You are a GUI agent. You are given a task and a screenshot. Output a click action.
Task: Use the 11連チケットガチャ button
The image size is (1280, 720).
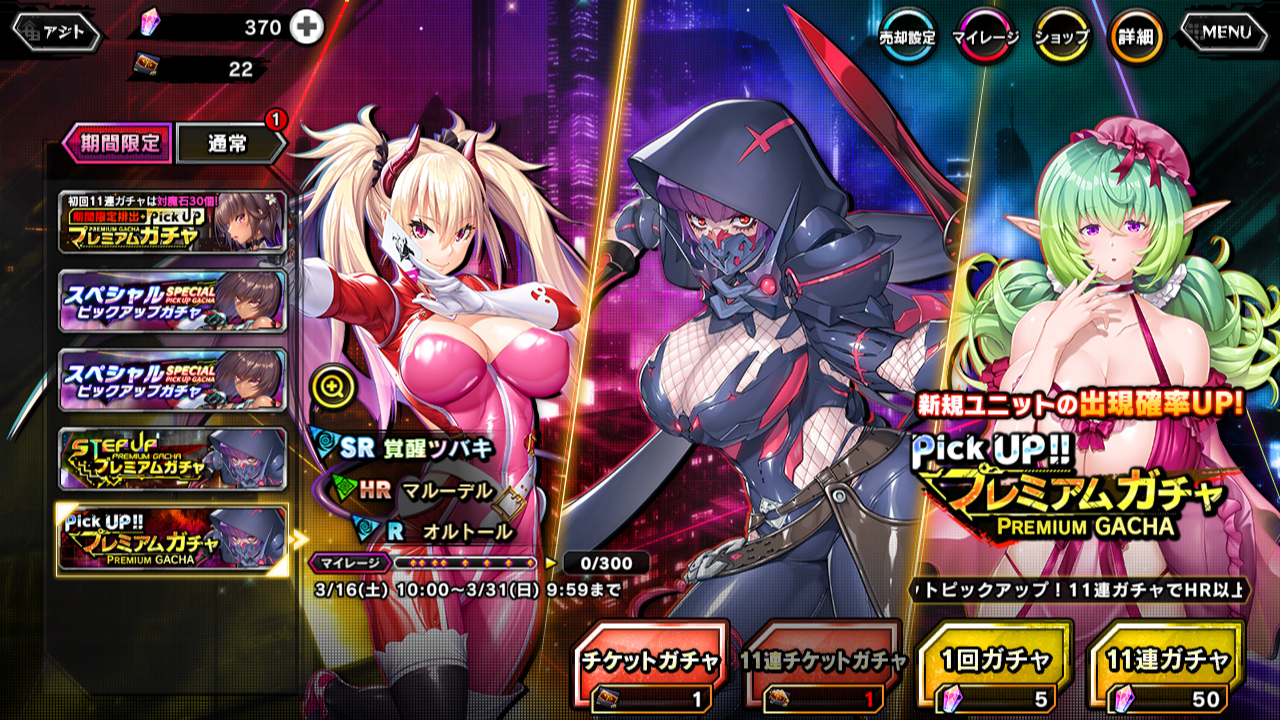[824, 671]
